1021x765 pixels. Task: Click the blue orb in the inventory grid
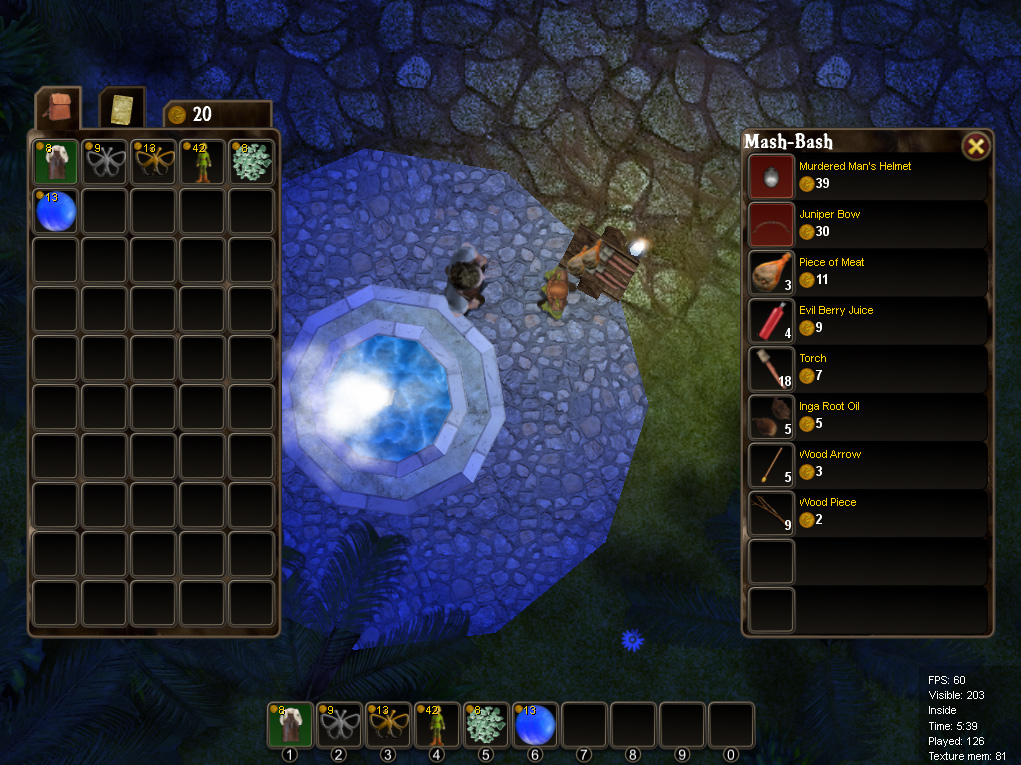tap(56, 211)
